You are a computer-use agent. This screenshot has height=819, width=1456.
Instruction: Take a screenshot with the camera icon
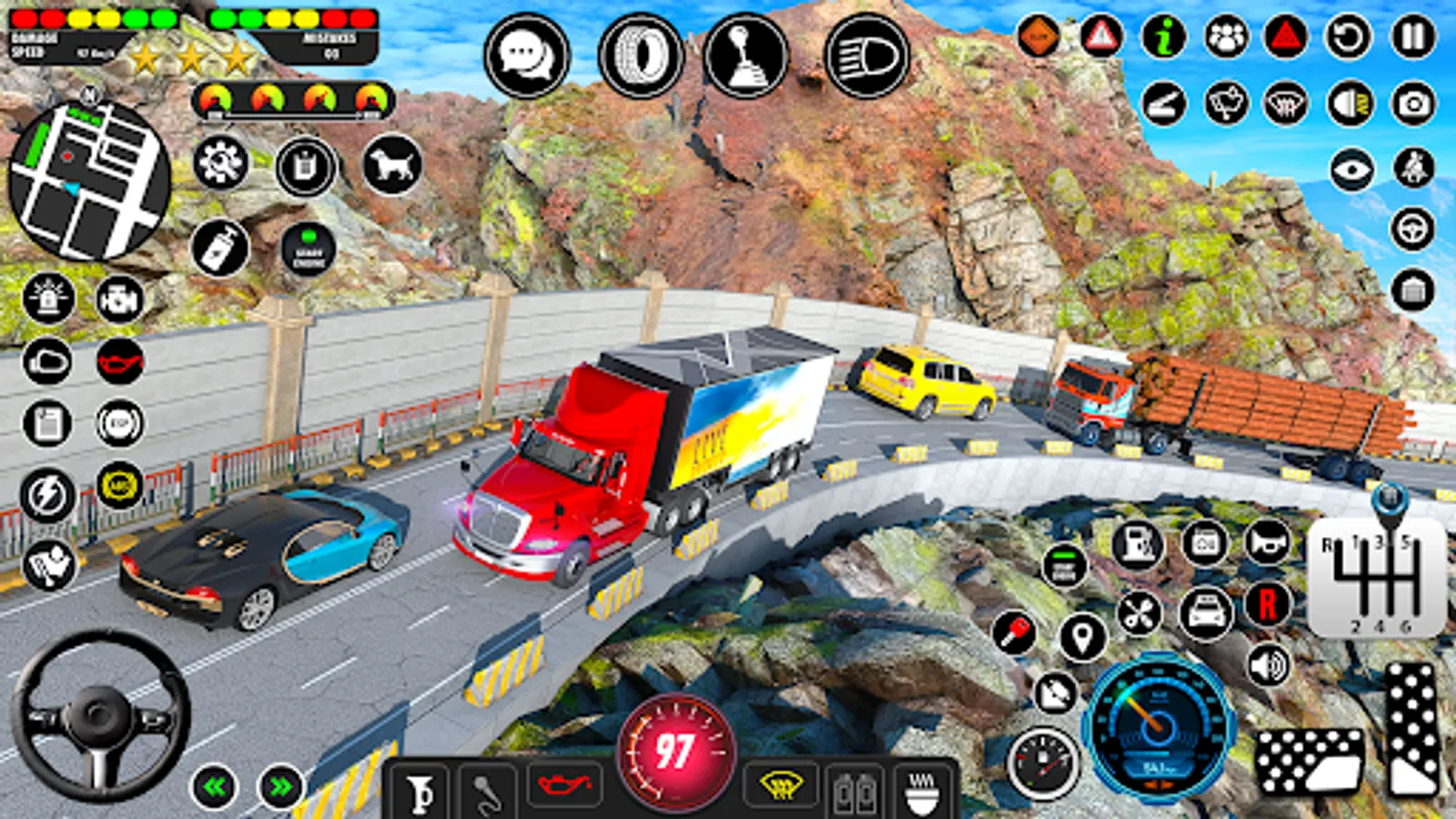1412,104
